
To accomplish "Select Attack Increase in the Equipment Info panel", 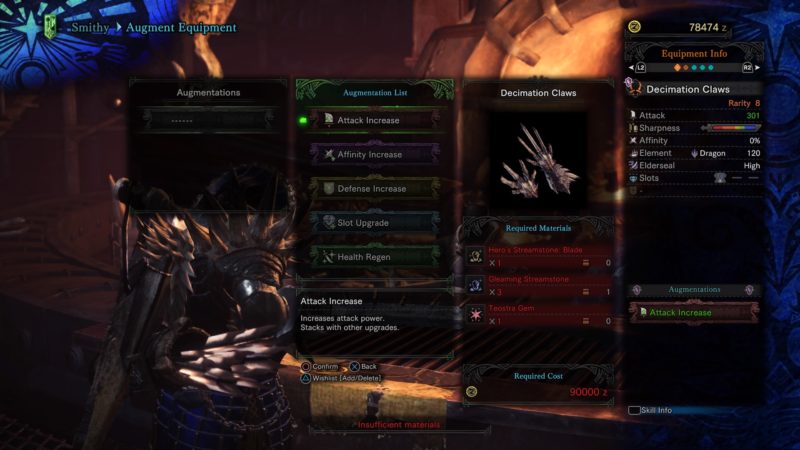I will [x=694, y=313].
